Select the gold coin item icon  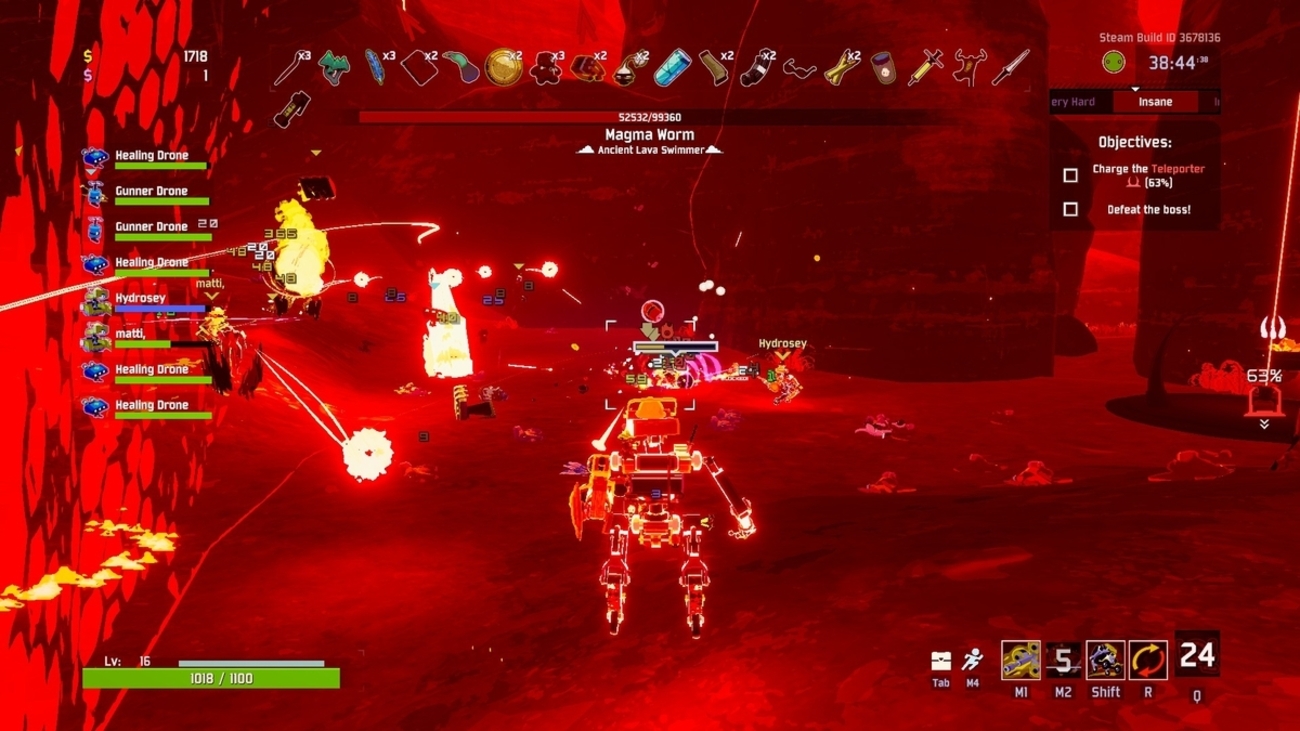coord(503,68)
